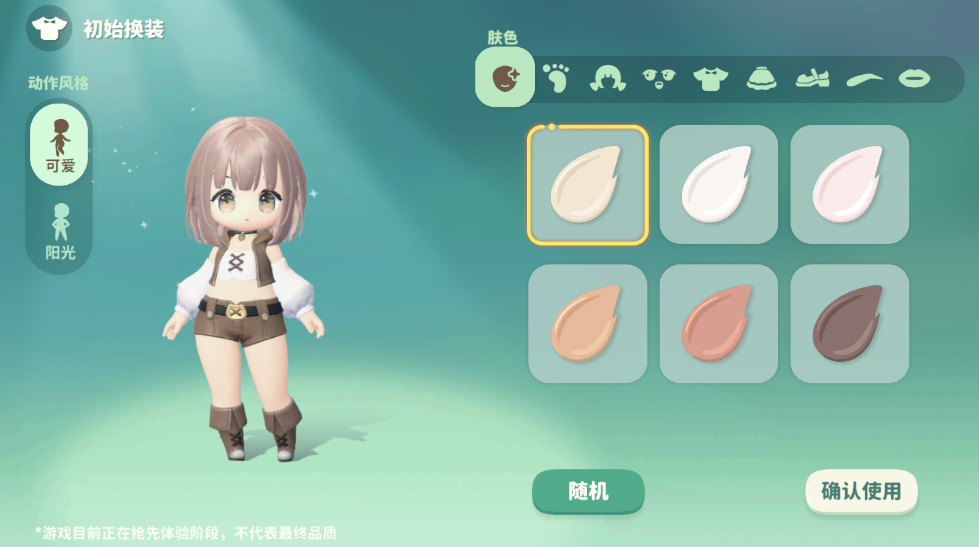The width and height of the screenshot is (979, 547).
Task: Confirm with the 确认使用 button
Action: (x=861, y=491)
